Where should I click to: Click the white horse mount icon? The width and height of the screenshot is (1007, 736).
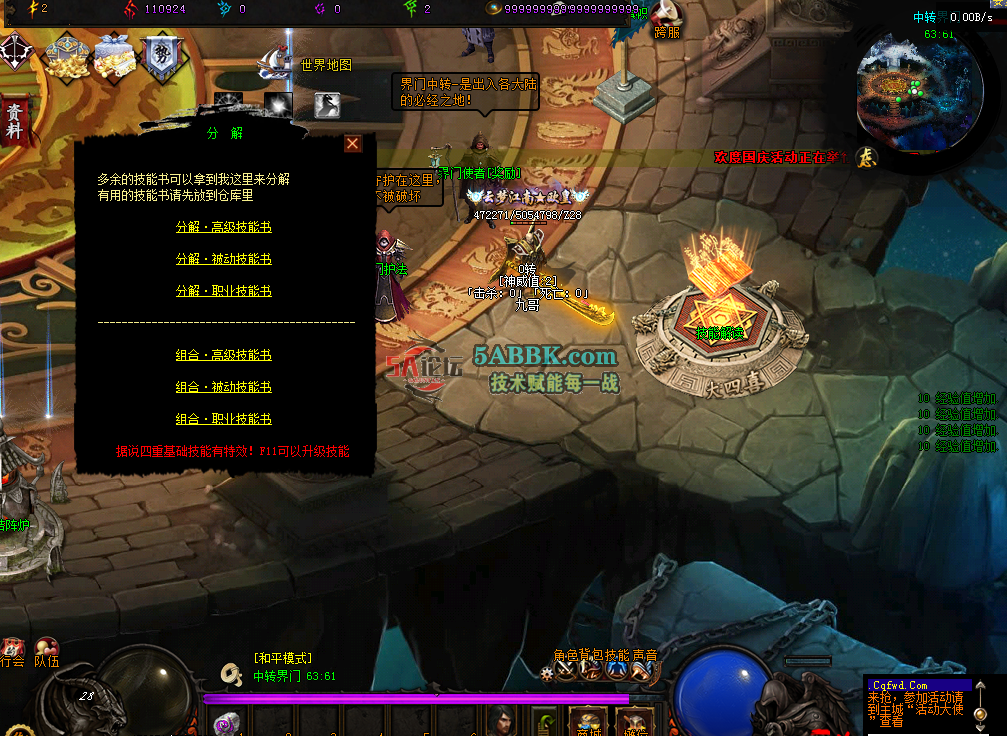point(326,104)
